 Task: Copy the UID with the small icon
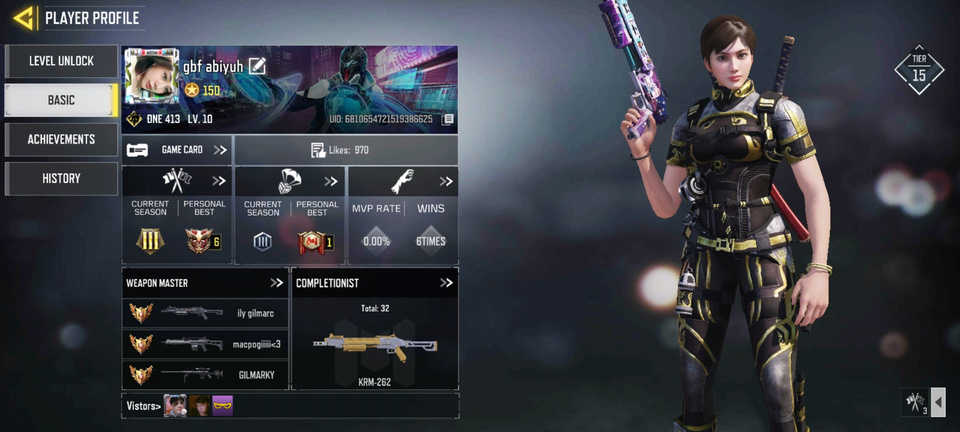click(448, 119)
